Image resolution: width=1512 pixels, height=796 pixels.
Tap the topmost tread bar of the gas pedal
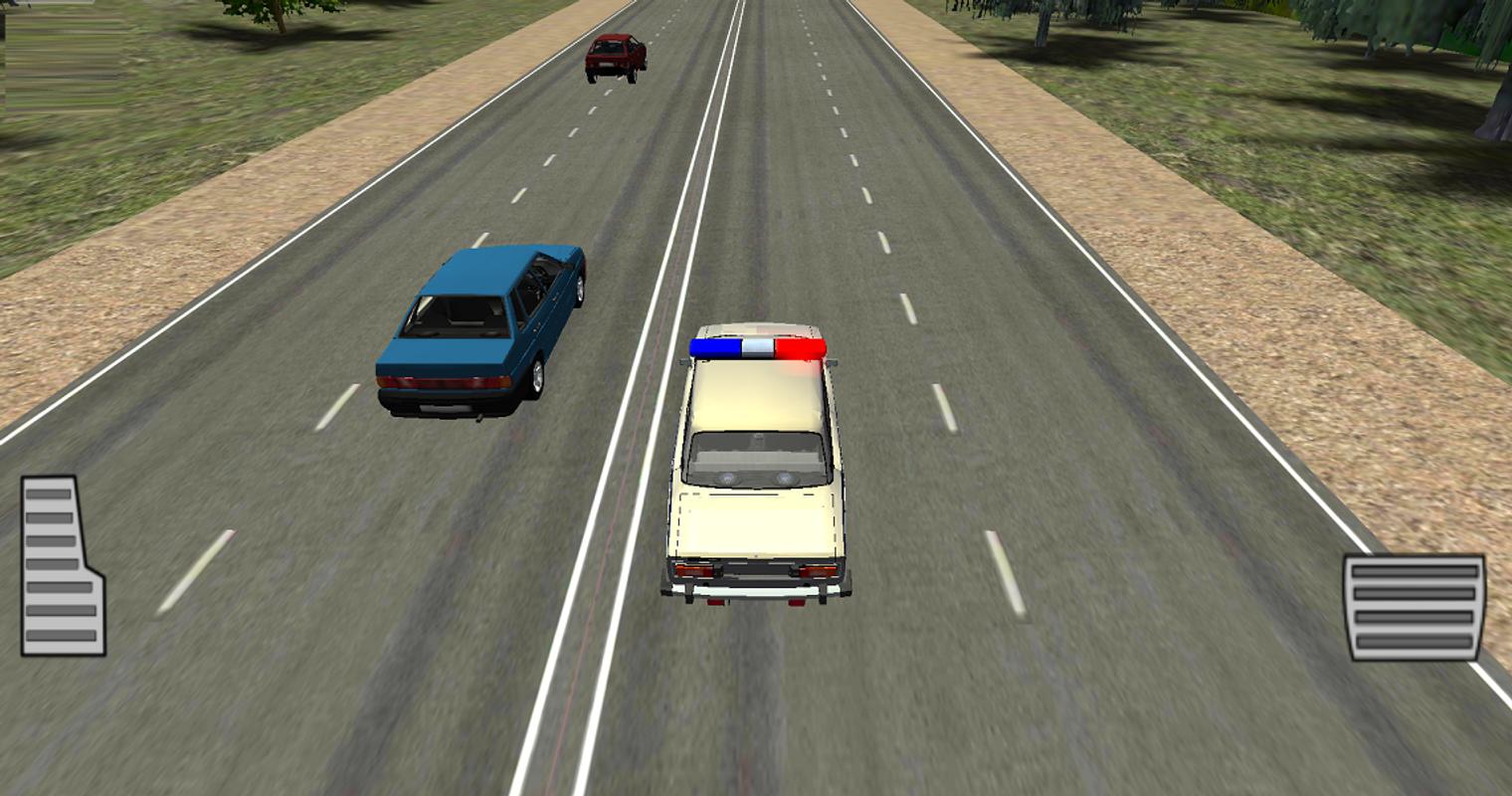click(x=1413, y=570)
